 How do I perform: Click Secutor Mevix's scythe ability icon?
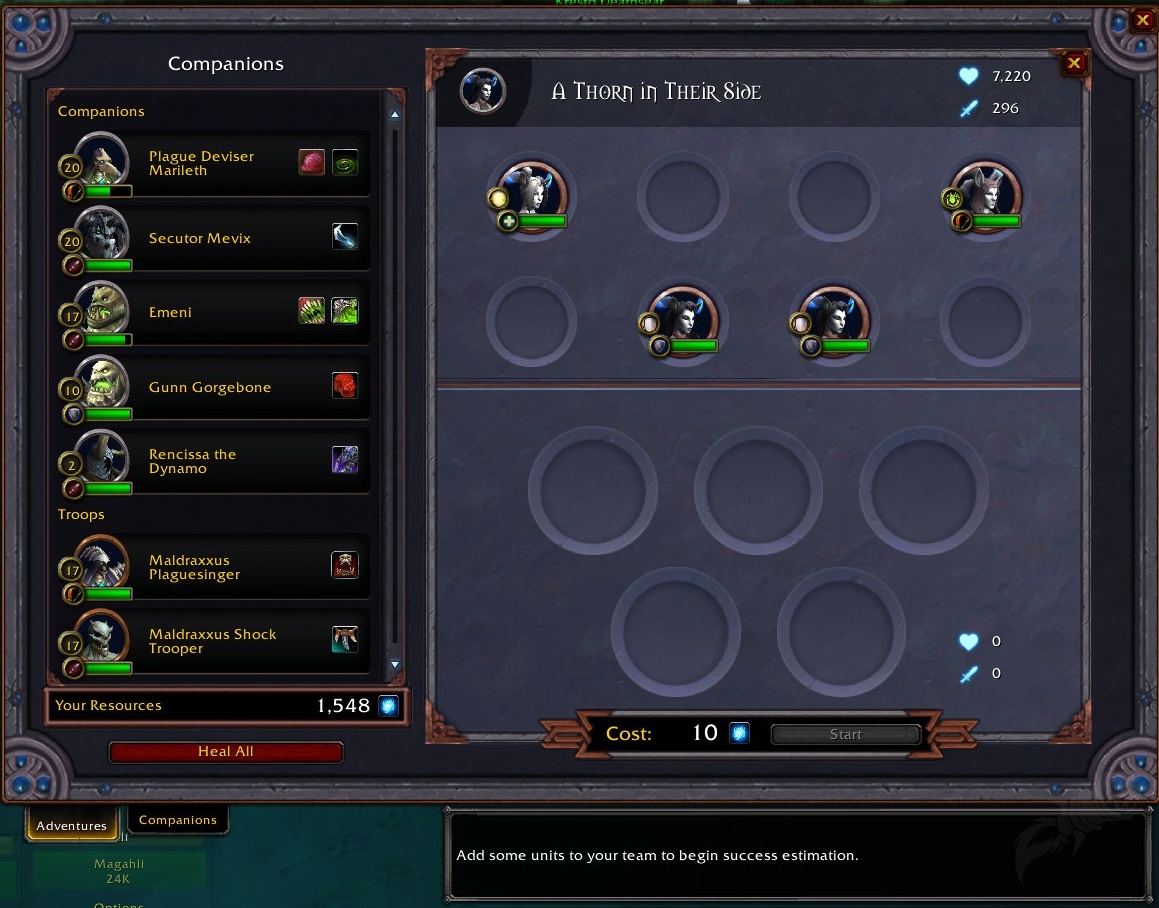(345, 237)
